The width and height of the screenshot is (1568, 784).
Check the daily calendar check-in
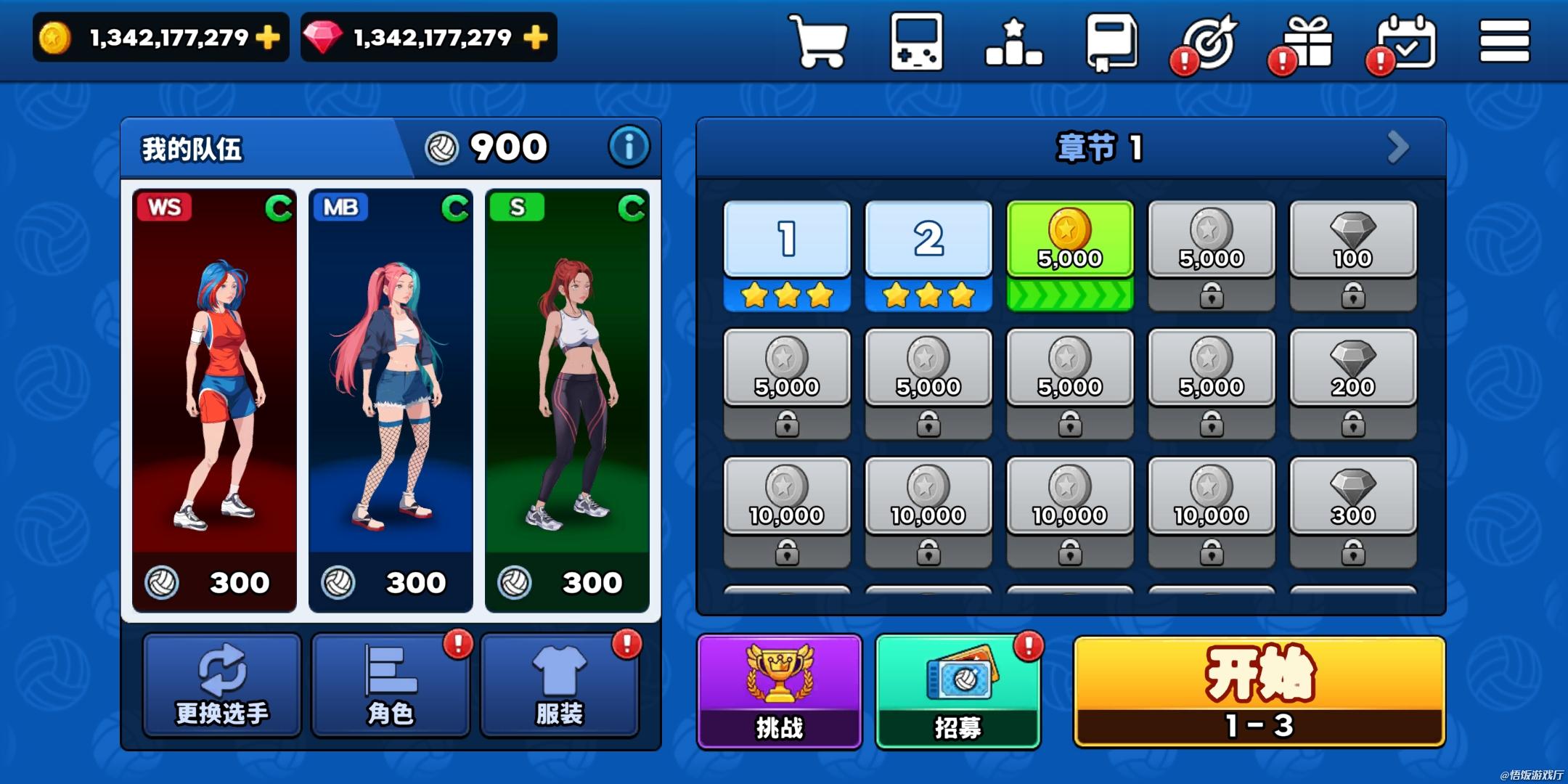(x=1406, y=44)
